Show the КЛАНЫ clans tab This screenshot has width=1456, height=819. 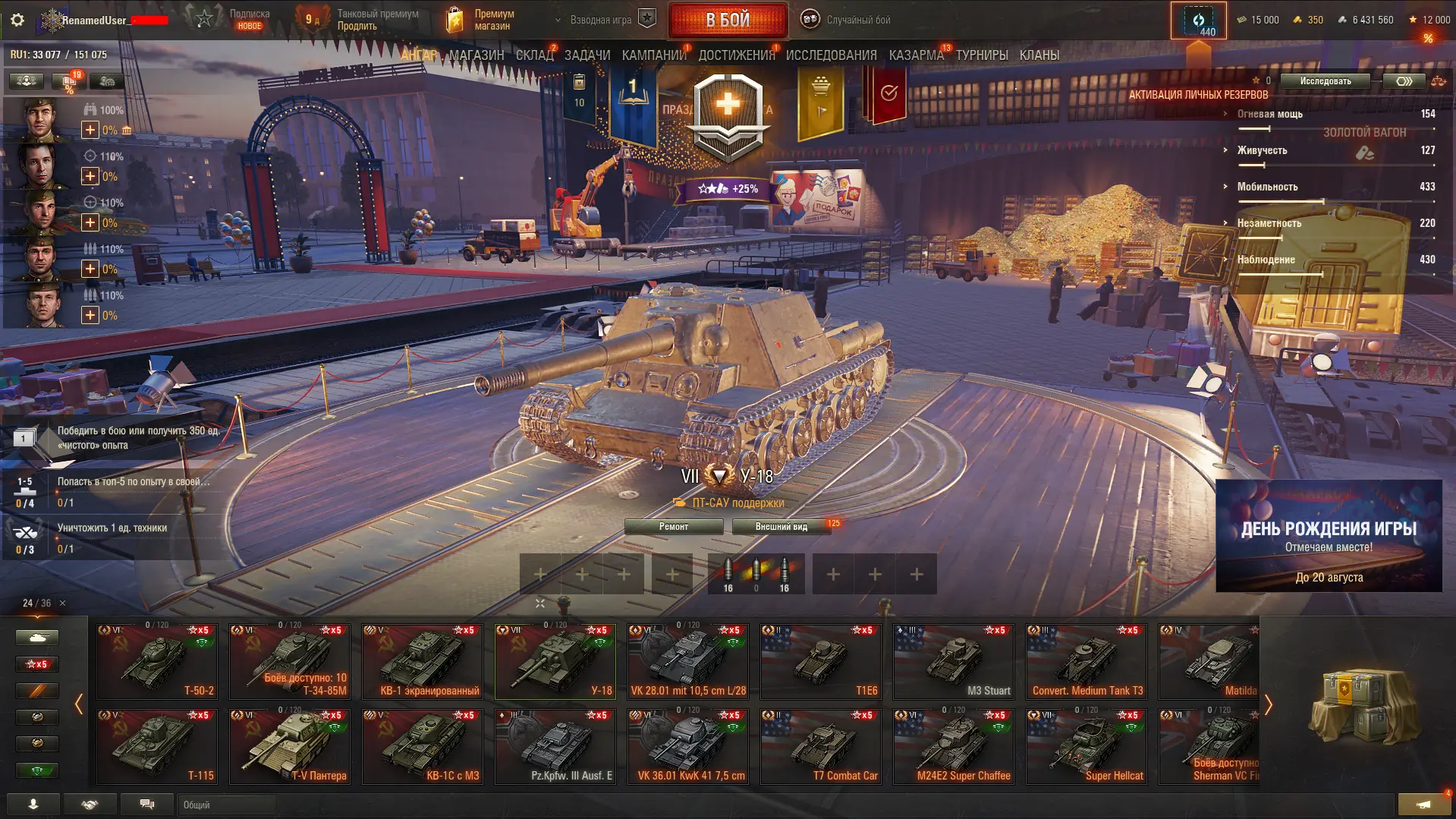(1039, 55)
